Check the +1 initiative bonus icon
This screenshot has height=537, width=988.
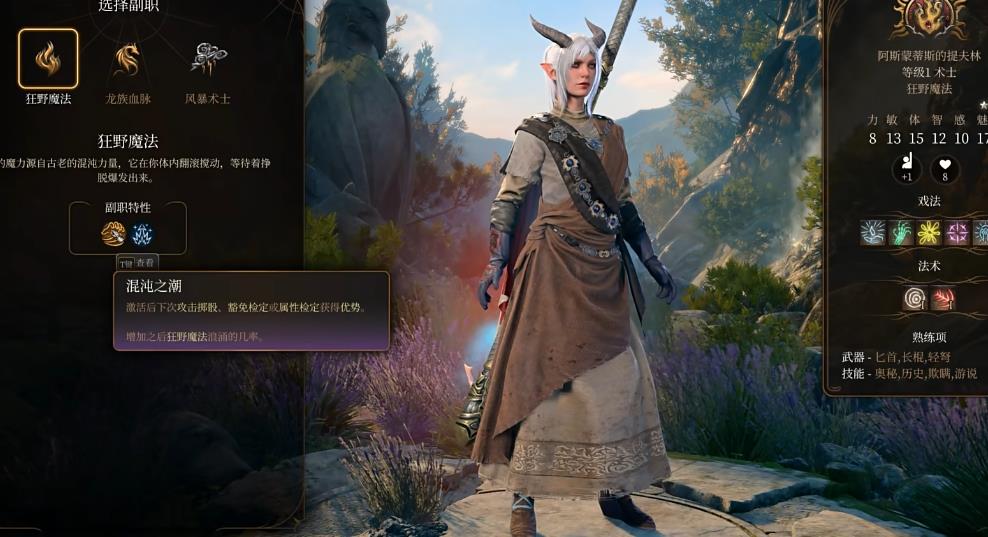(906, 169)
